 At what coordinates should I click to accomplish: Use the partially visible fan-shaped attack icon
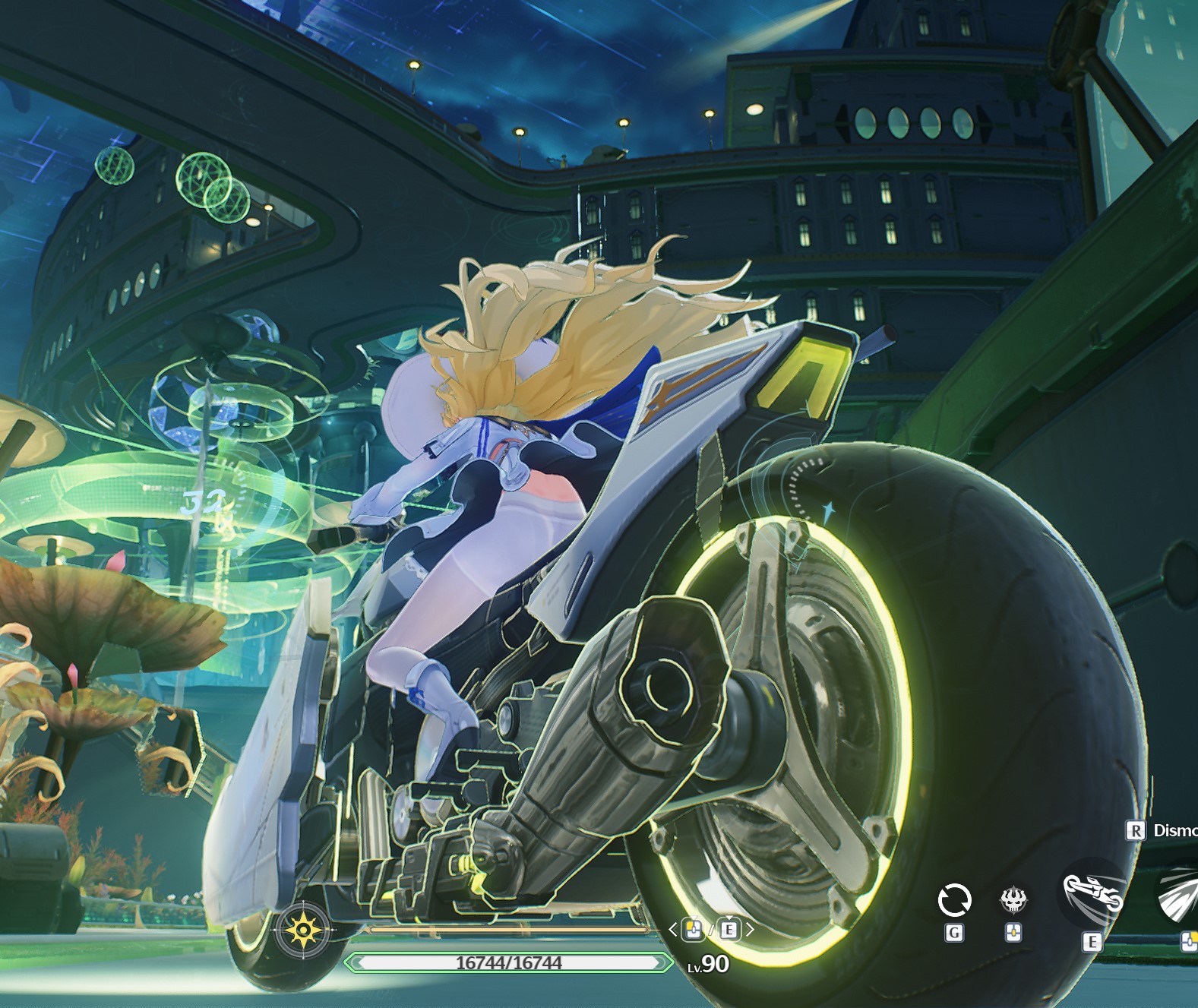pos(1180,897)
